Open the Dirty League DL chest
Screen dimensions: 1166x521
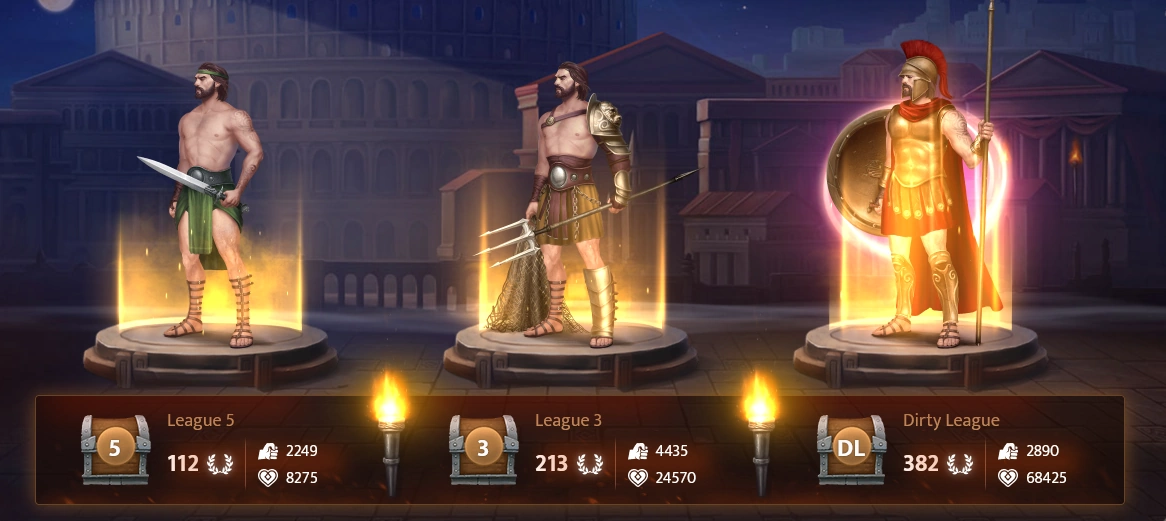[x=851, y=449]
